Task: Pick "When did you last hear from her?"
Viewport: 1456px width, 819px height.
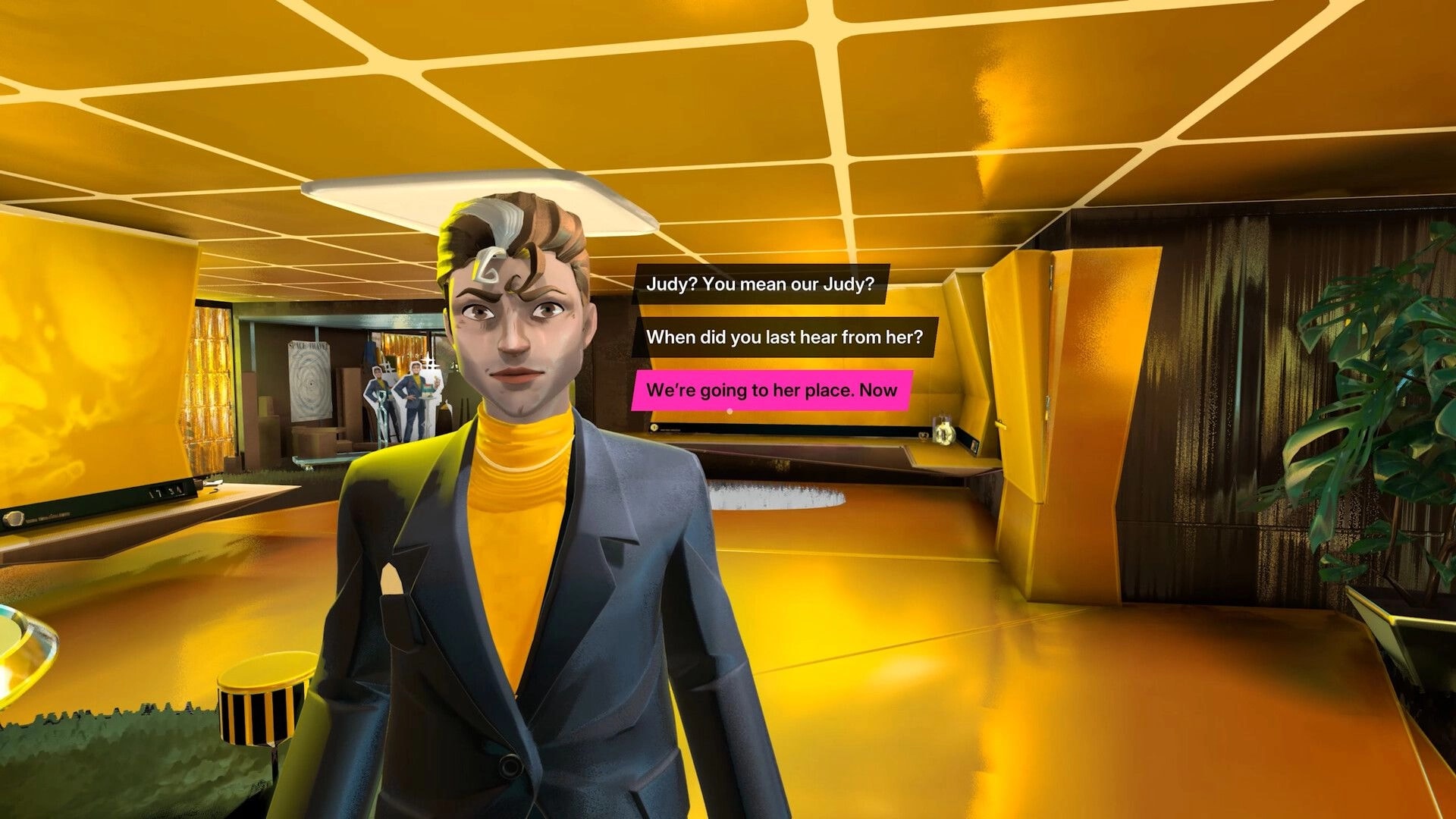Action: coord(785,337)
